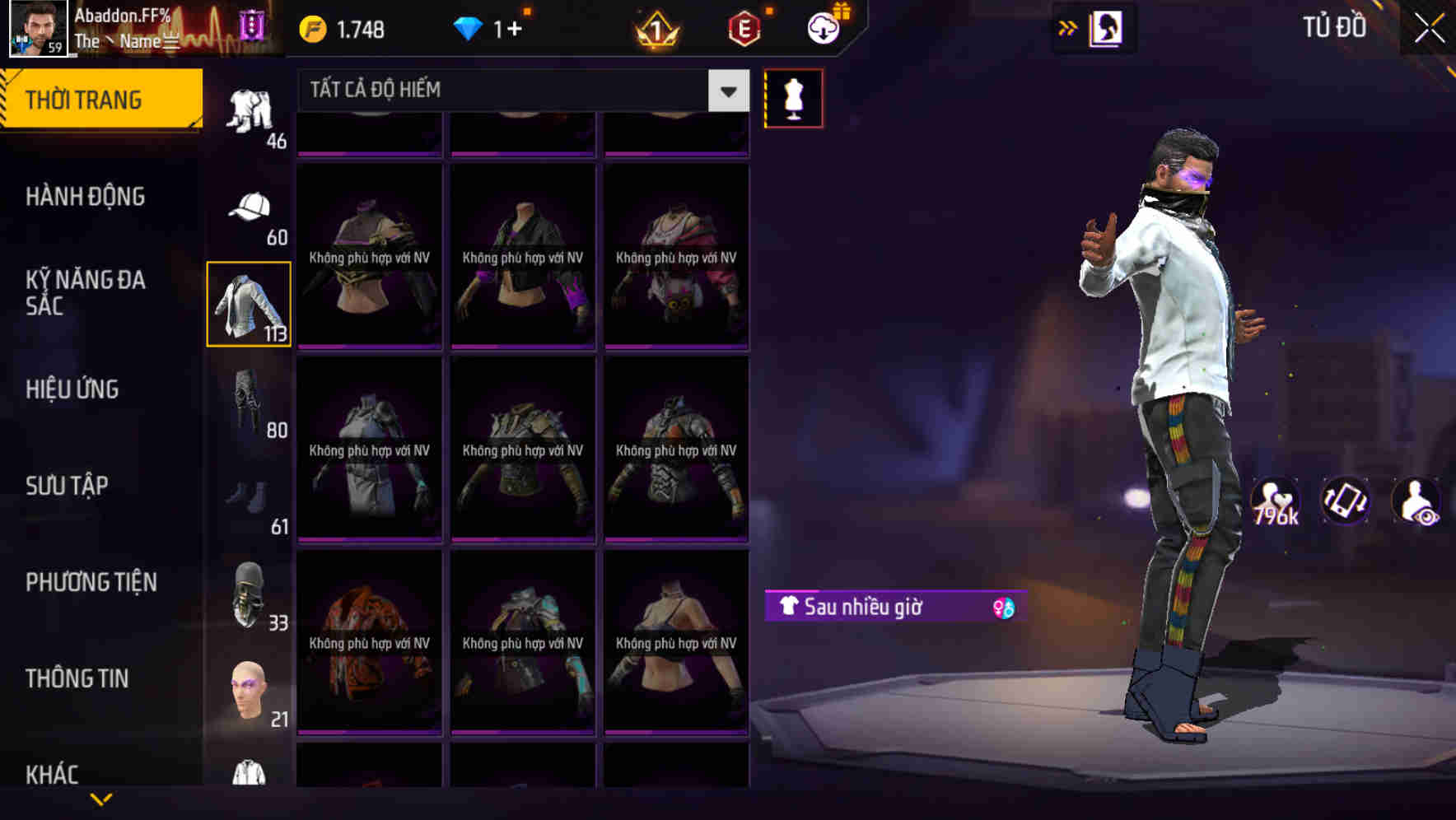This screenshot has height=820, width=1456.
Task: Open the SƯU TẬP section
Action: coord(68,486)
